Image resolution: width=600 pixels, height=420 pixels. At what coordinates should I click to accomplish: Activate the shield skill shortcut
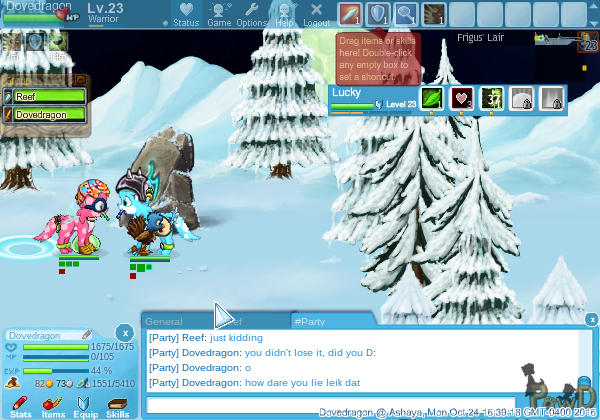378,14
